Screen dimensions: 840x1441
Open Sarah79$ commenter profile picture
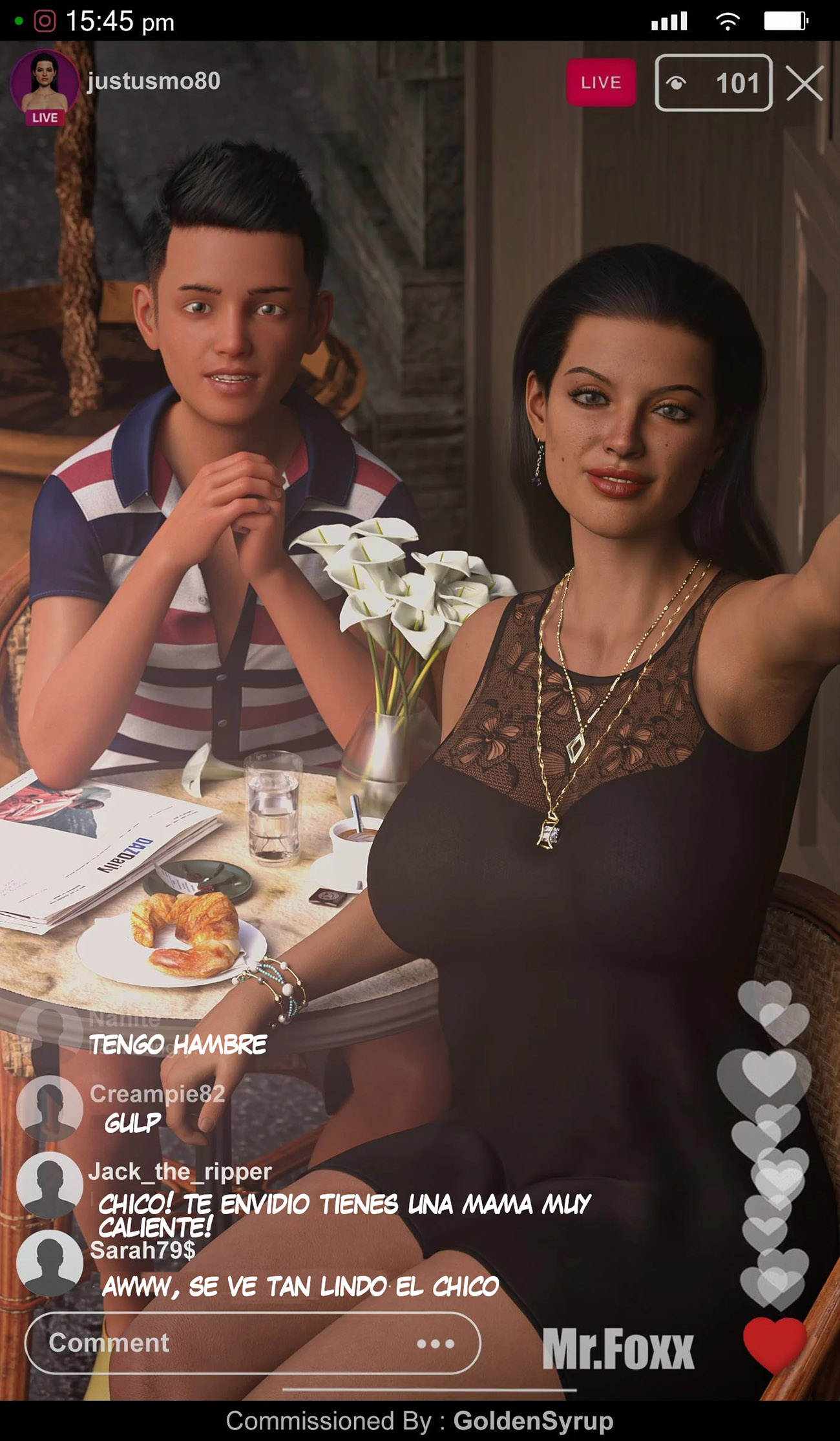[x=49, y=1263]
